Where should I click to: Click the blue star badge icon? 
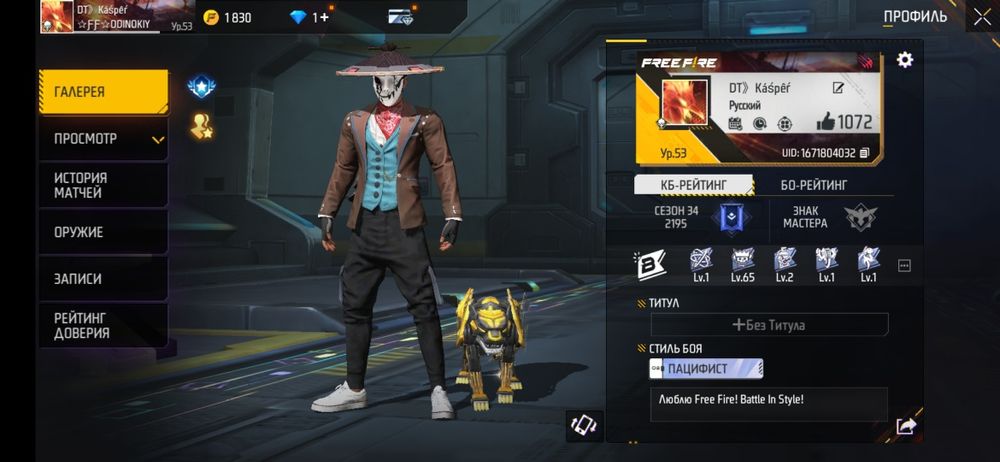(202, 87)
